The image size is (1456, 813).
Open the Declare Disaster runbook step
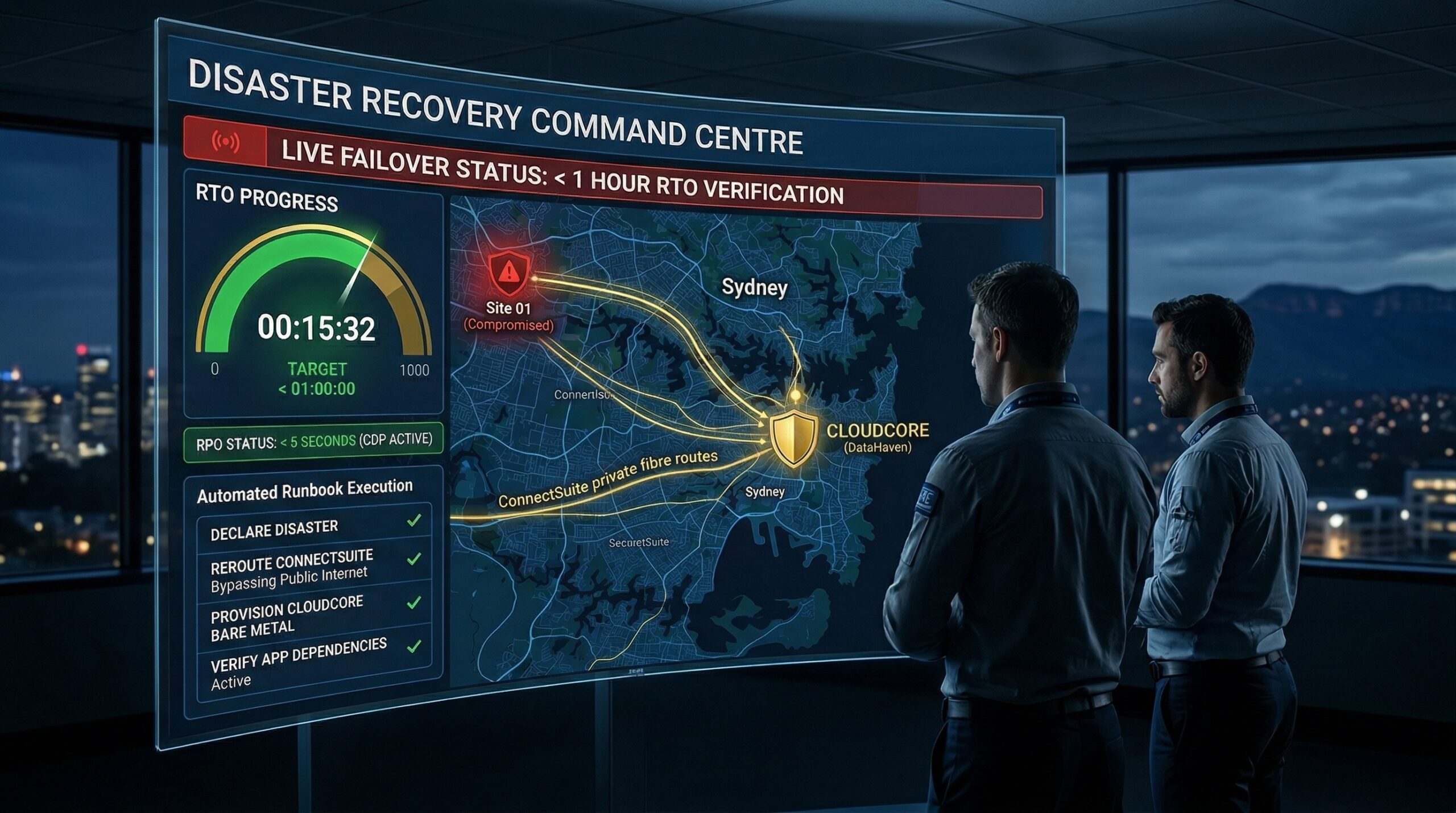click(314, 530)
